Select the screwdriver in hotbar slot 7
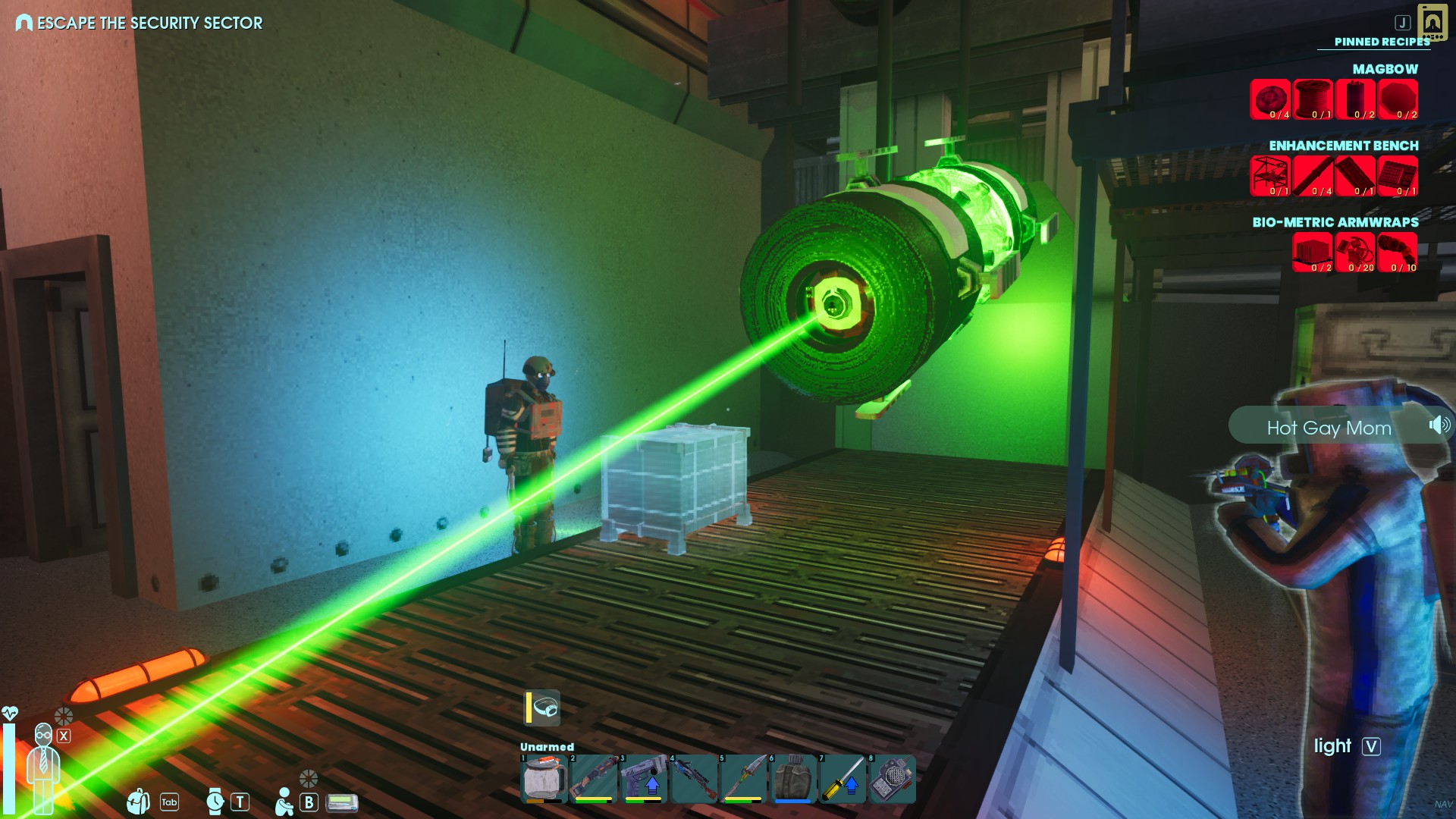This screenshot has height=819, width=1456. click(x=843, y=779)
